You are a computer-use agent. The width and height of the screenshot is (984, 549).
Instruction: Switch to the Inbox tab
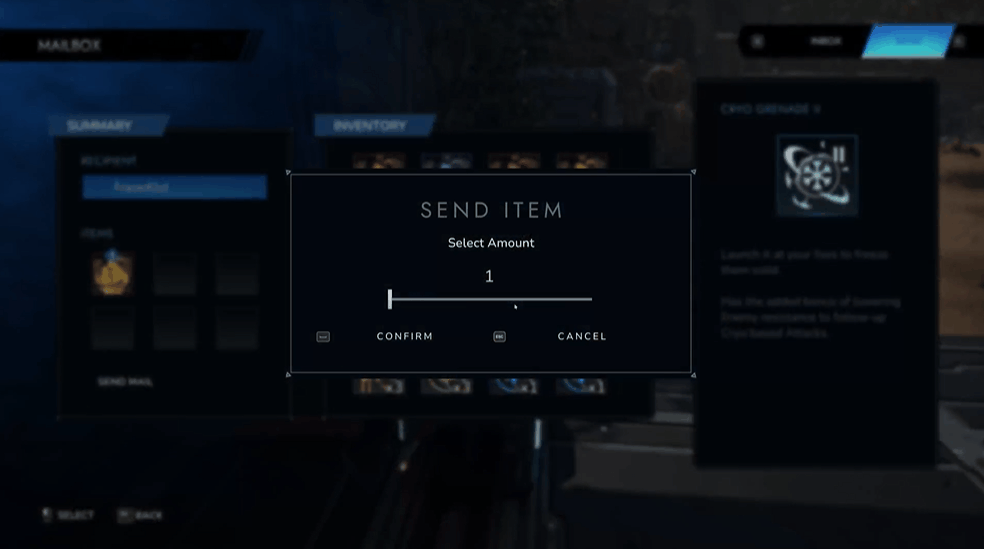pos(825,42)
